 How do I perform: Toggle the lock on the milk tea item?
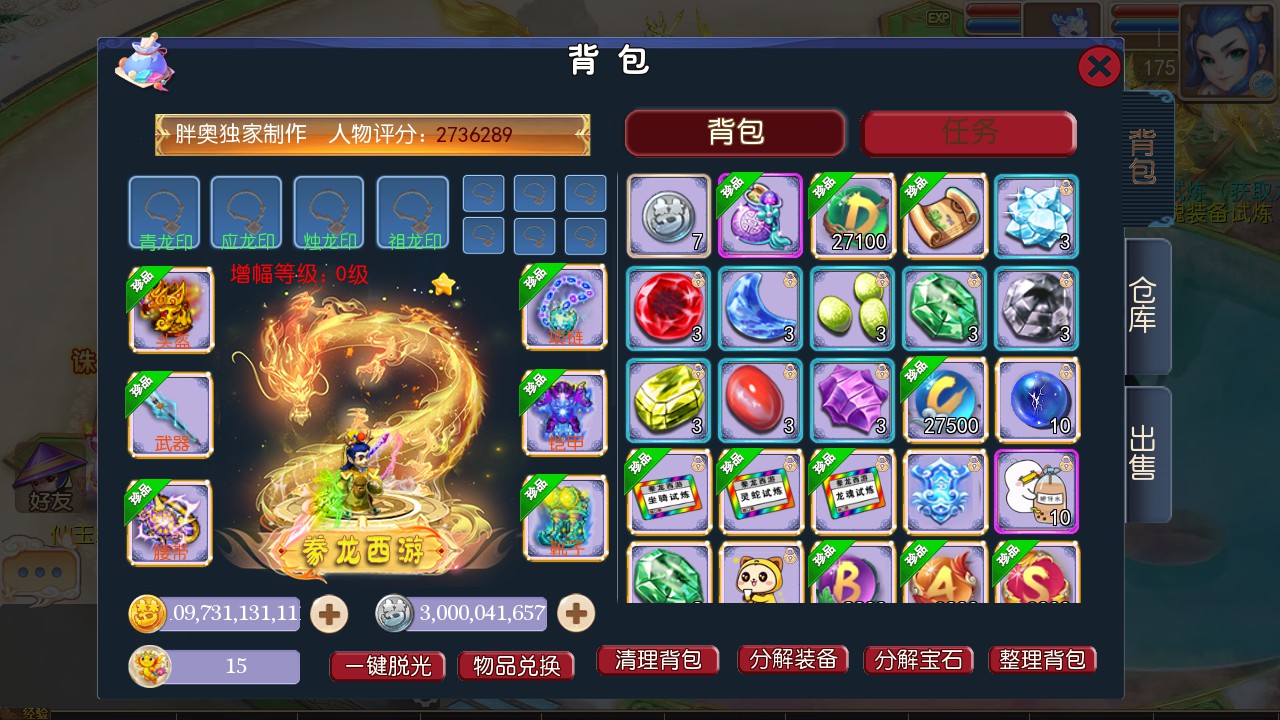[x=1065, y=463]
